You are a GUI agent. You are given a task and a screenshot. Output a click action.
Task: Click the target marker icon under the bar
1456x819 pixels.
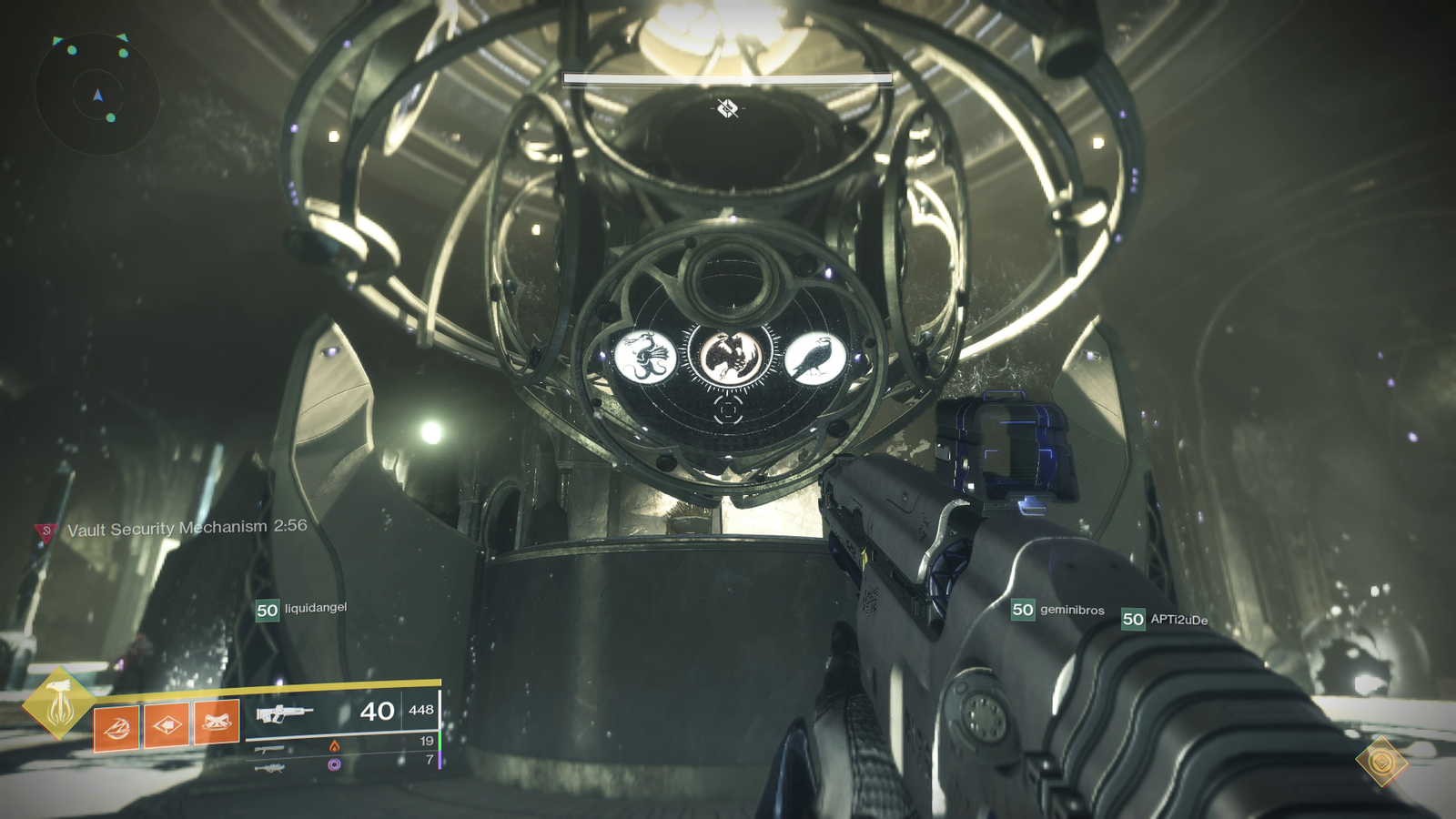(726, 109)
